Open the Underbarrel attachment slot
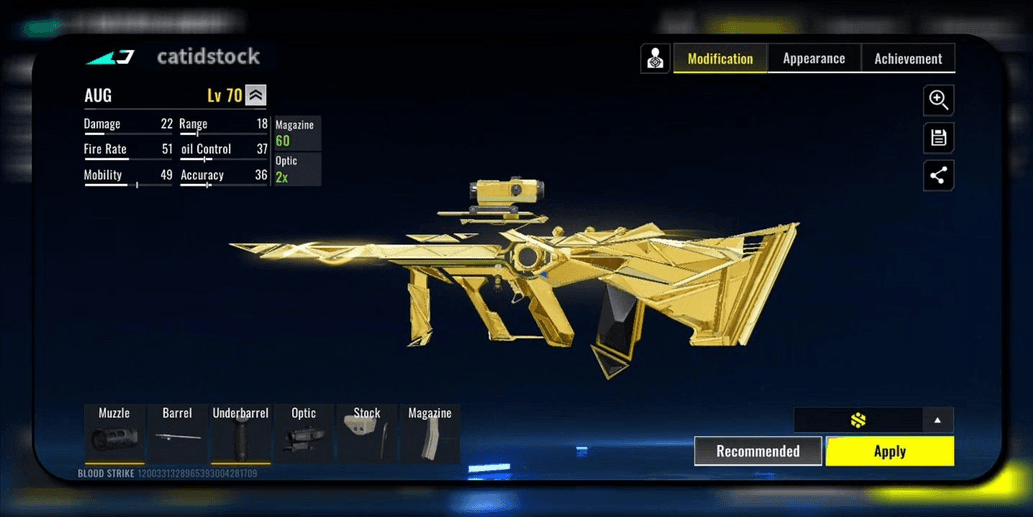 (240, 433)
